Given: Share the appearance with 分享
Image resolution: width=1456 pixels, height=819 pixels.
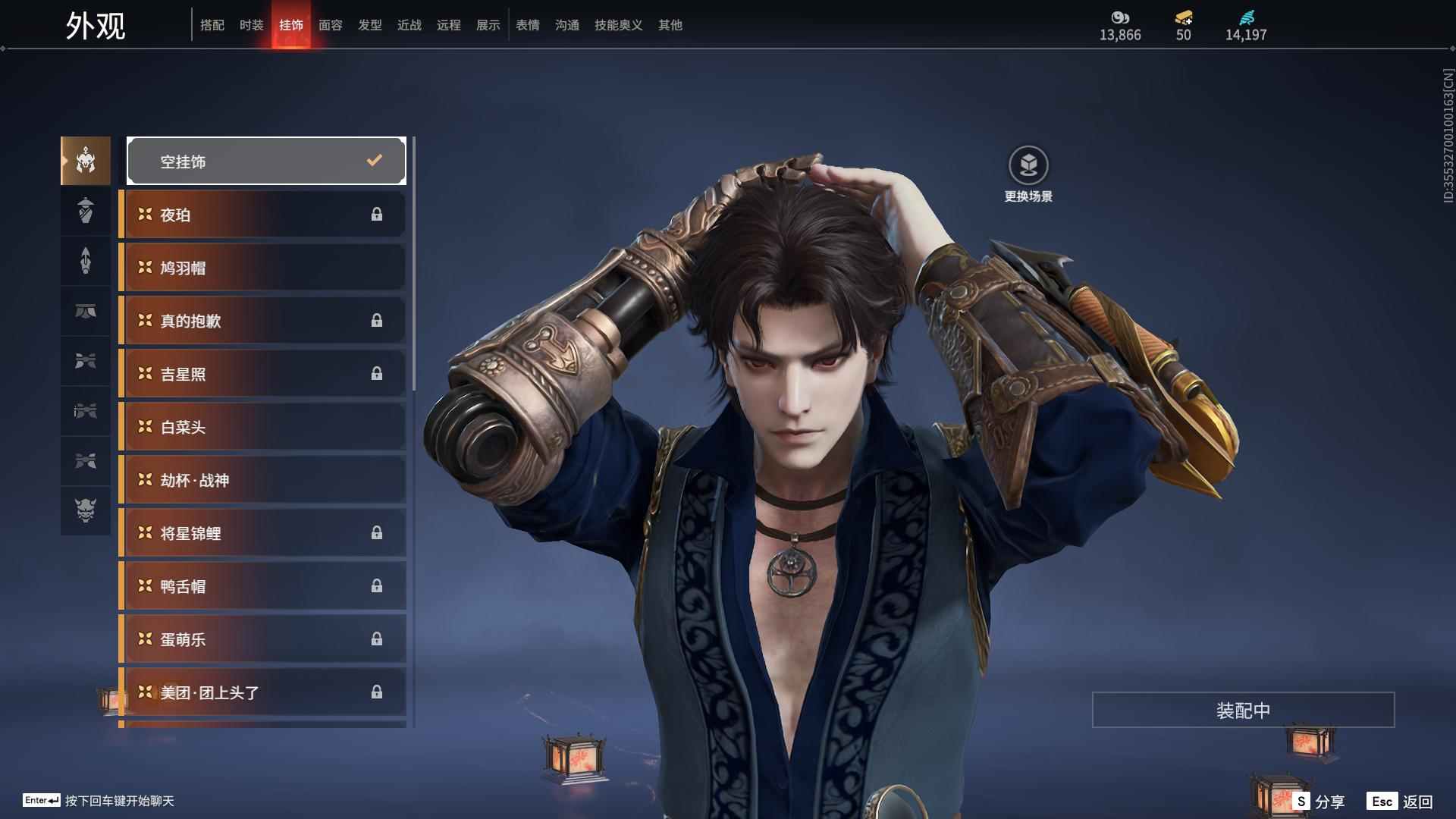Looking at the screenshot, I should pos(1319,801).
